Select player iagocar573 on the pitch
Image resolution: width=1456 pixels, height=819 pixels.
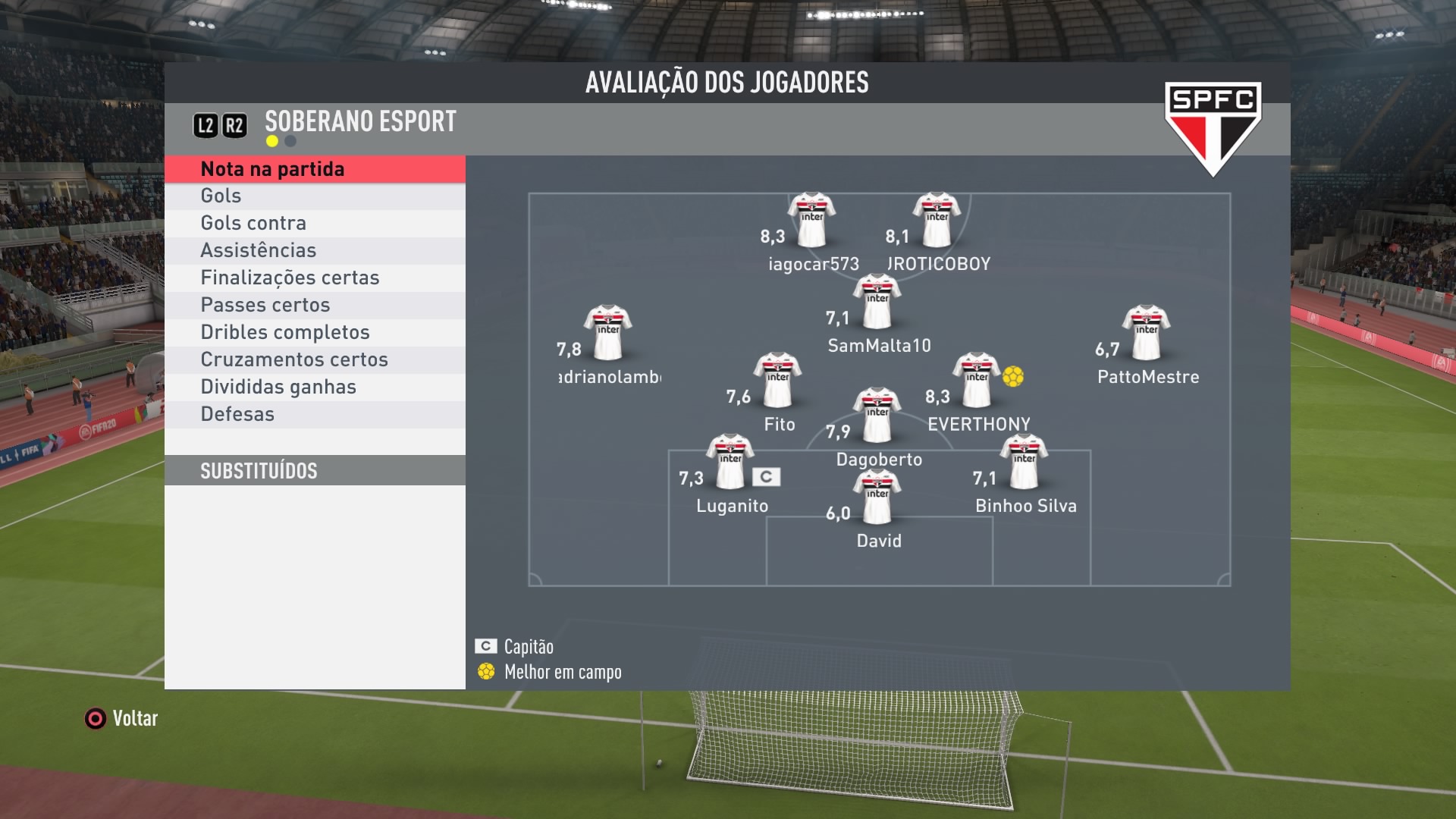[x=811, y=221]
